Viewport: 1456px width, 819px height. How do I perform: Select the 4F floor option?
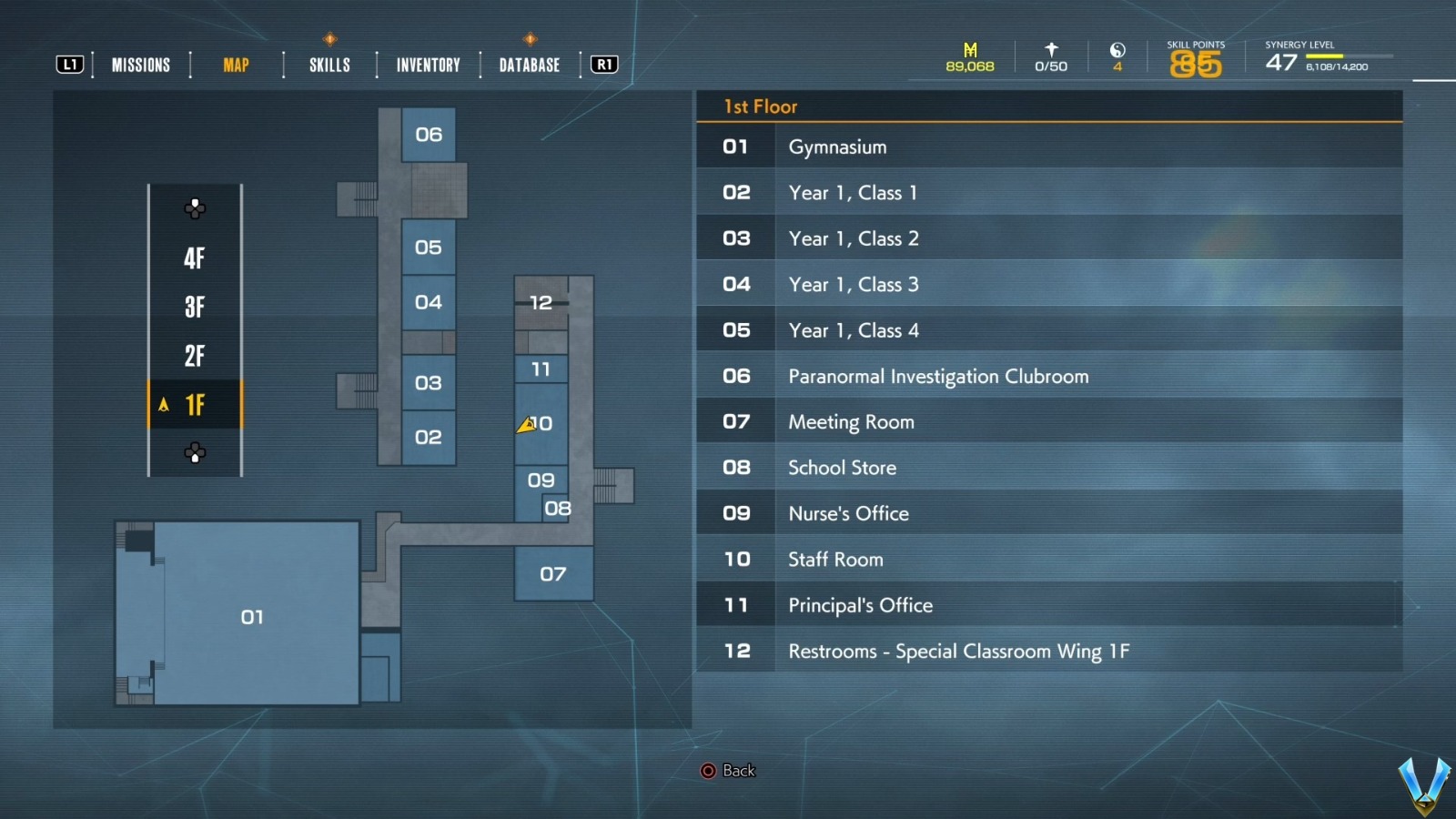pos(195,258)
